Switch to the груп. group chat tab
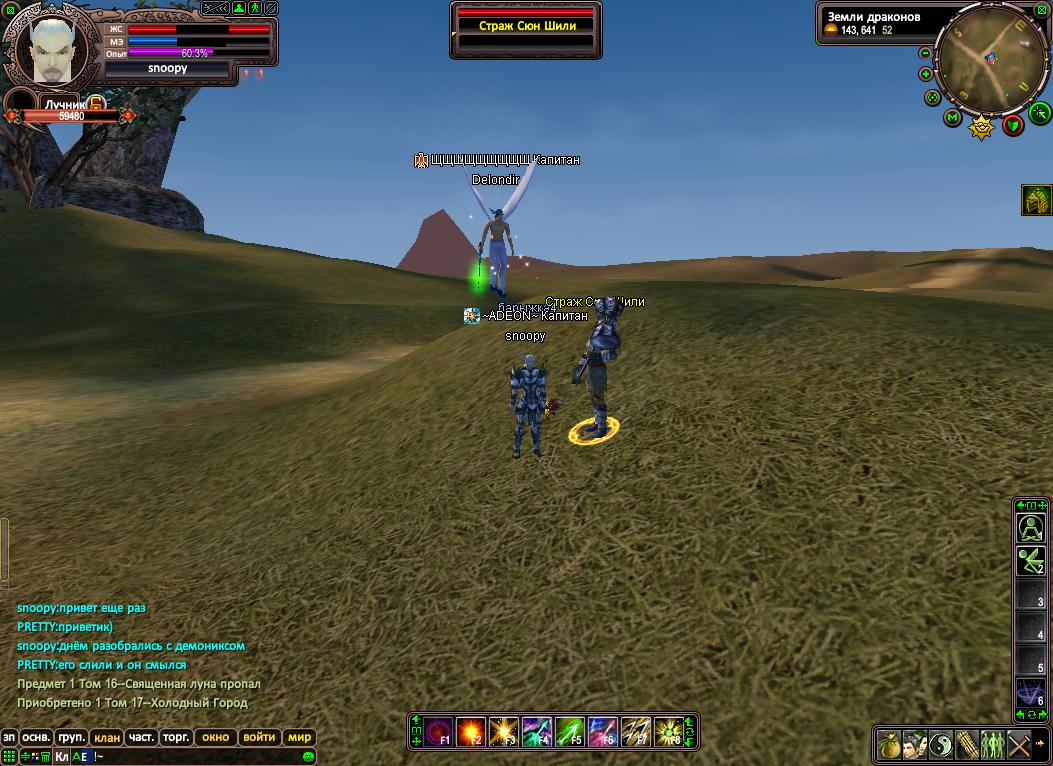The image size is (1053, 766). coord(72,737)
